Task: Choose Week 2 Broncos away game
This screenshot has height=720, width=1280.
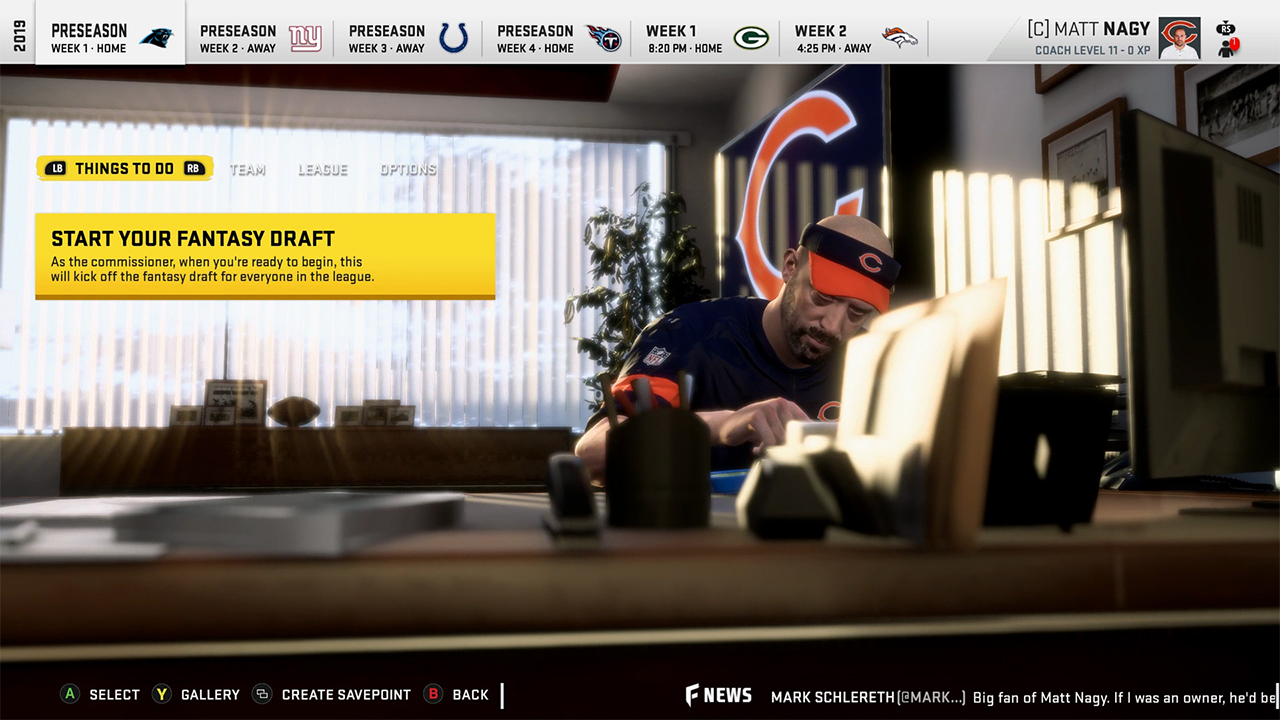Action: (x=854, y=38)
